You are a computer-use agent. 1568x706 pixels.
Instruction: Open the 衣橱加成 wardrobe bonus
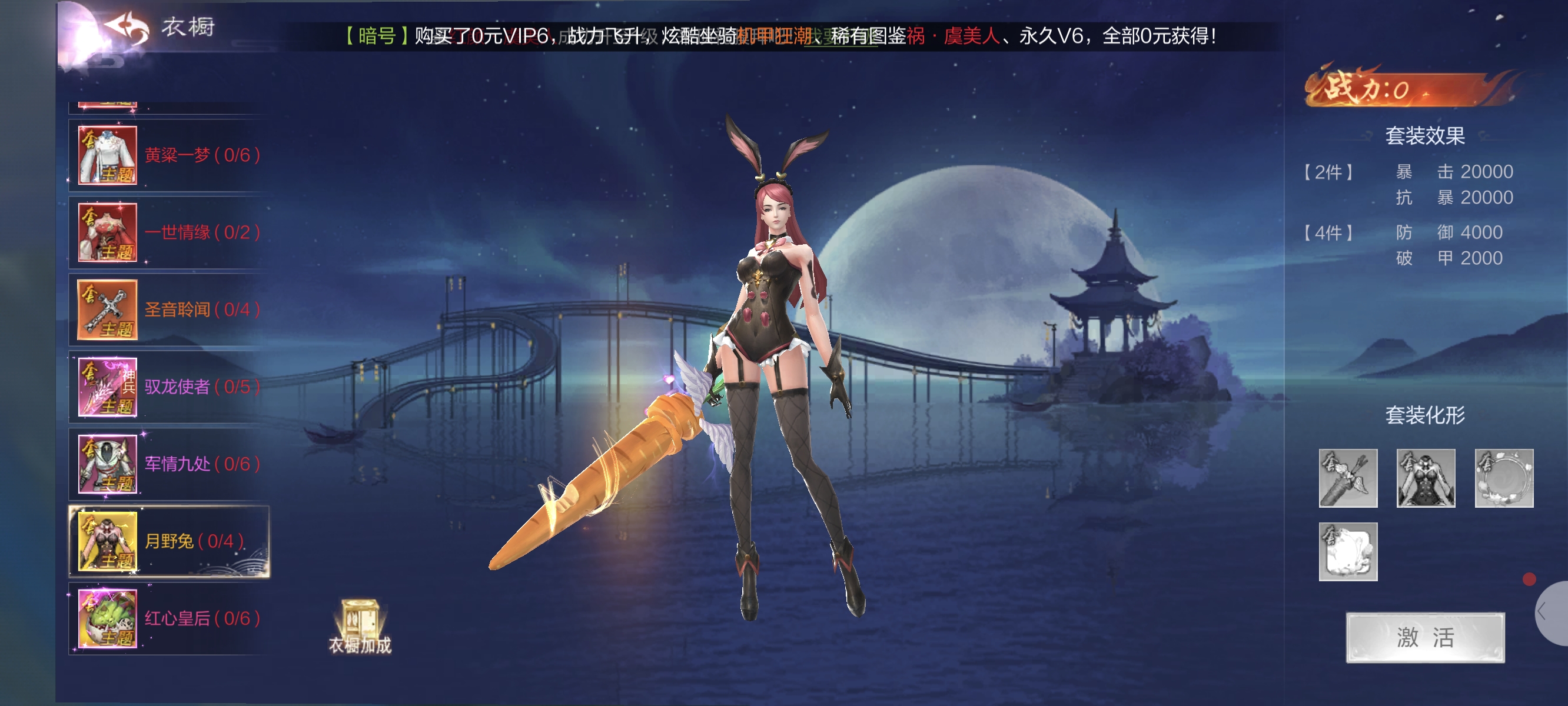point(360,627)
